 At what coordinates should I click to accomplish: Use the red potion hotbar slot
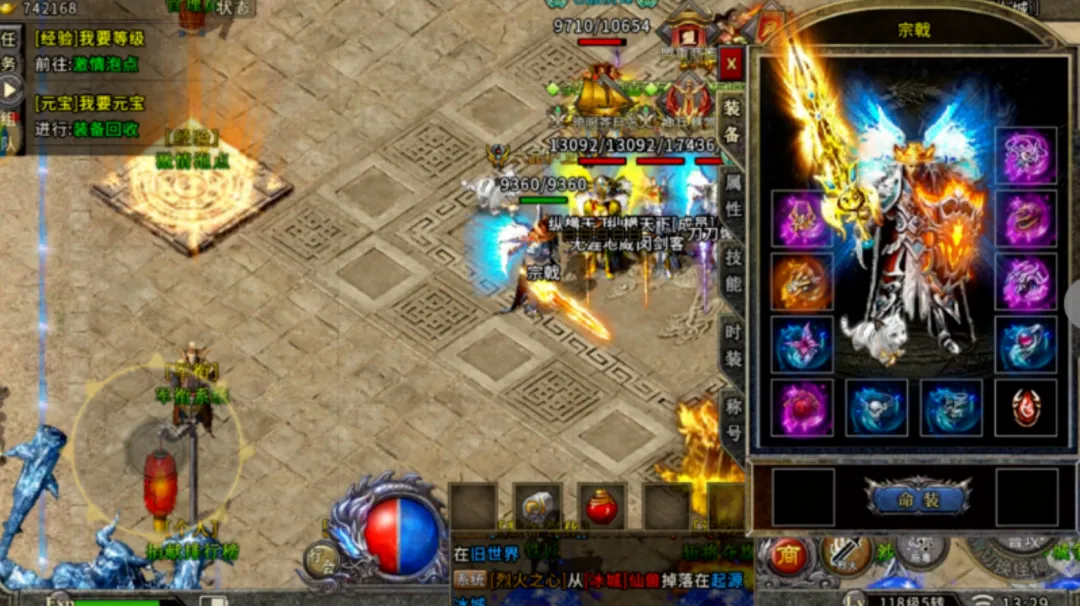(x=602, y=506)
